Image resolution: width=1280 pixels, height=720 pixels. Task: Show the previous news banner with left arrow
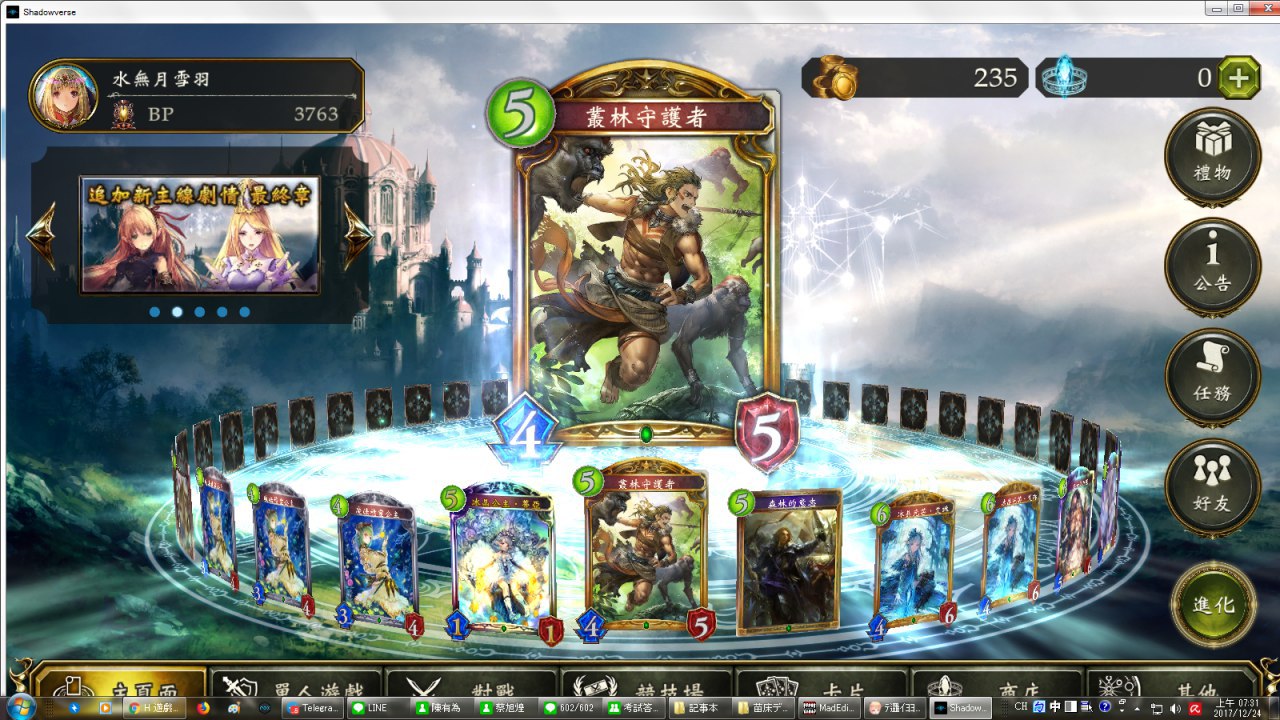(x=41, y=236)
